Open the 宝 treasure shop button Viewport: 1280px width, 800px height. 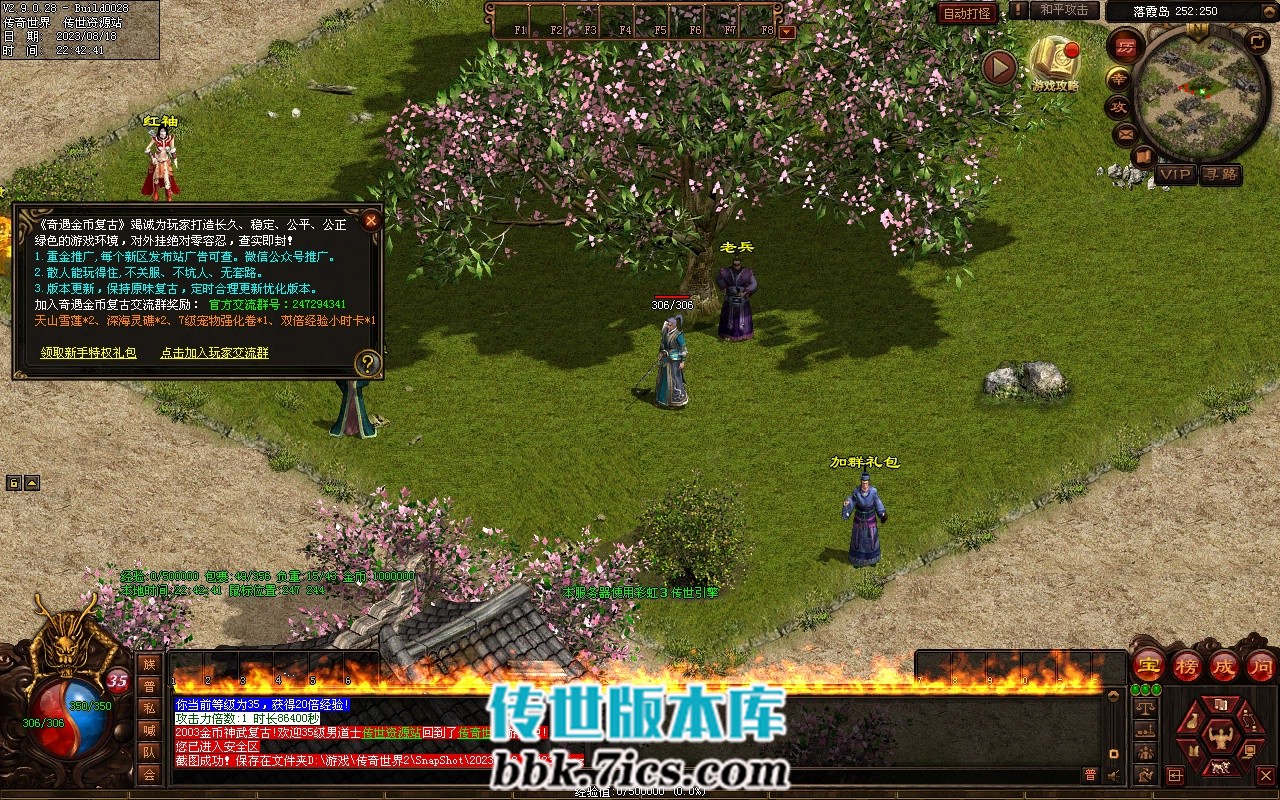1148,665
